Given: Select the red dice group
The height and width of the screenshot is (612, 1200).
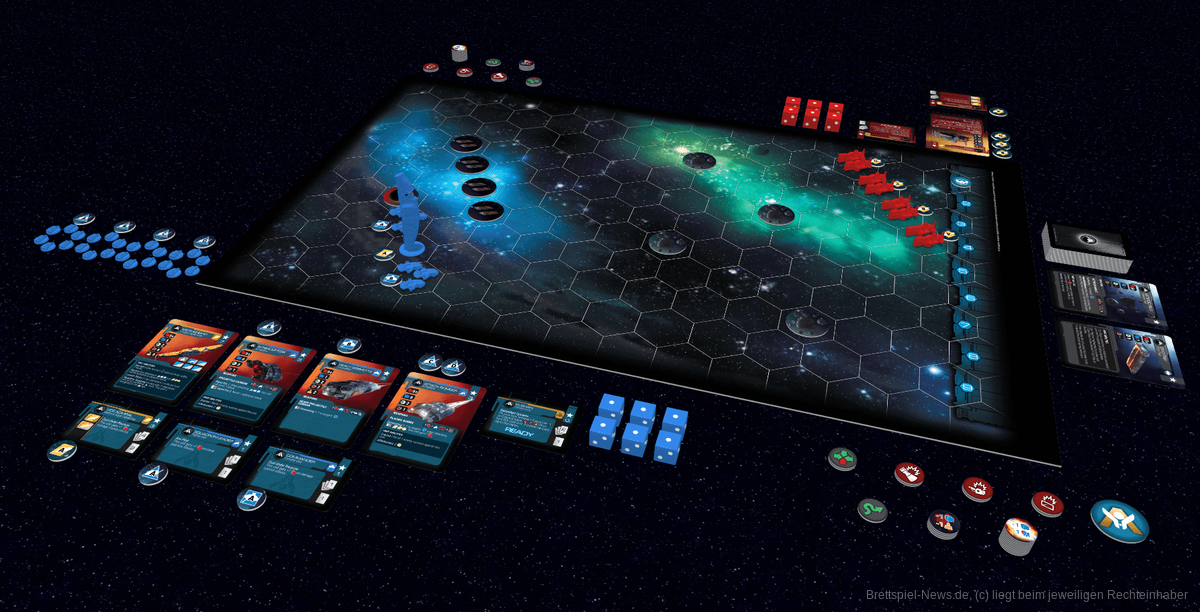Looking at the screenshot, I should click(811, 114).
